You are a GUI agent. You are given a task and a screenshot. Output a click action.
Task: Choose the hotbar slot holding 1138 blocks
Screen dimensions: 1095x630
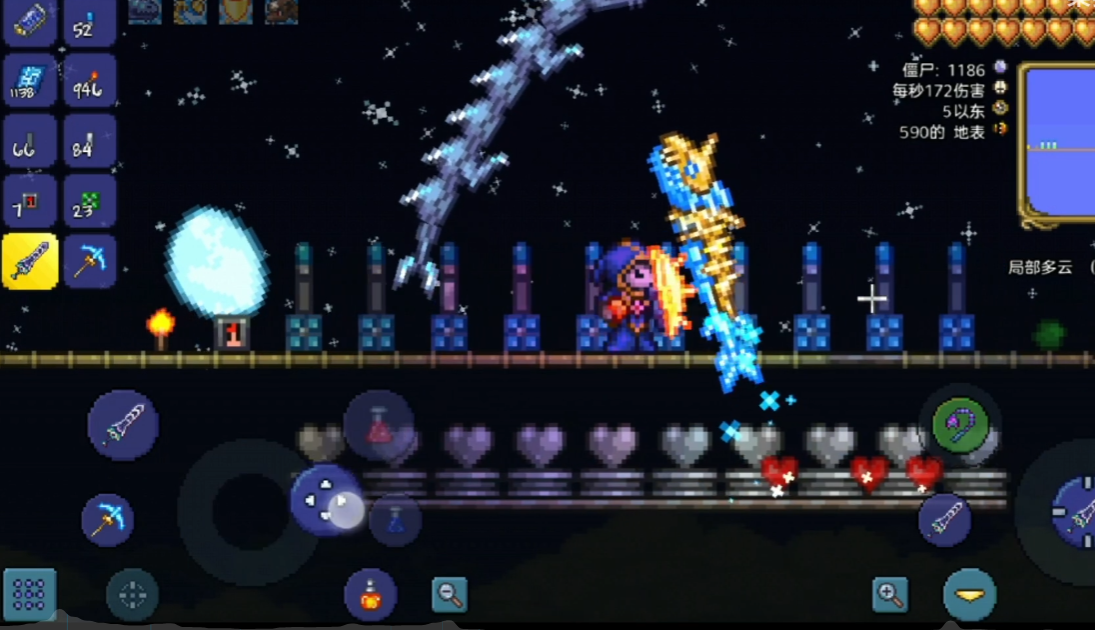tap(29, 81)
